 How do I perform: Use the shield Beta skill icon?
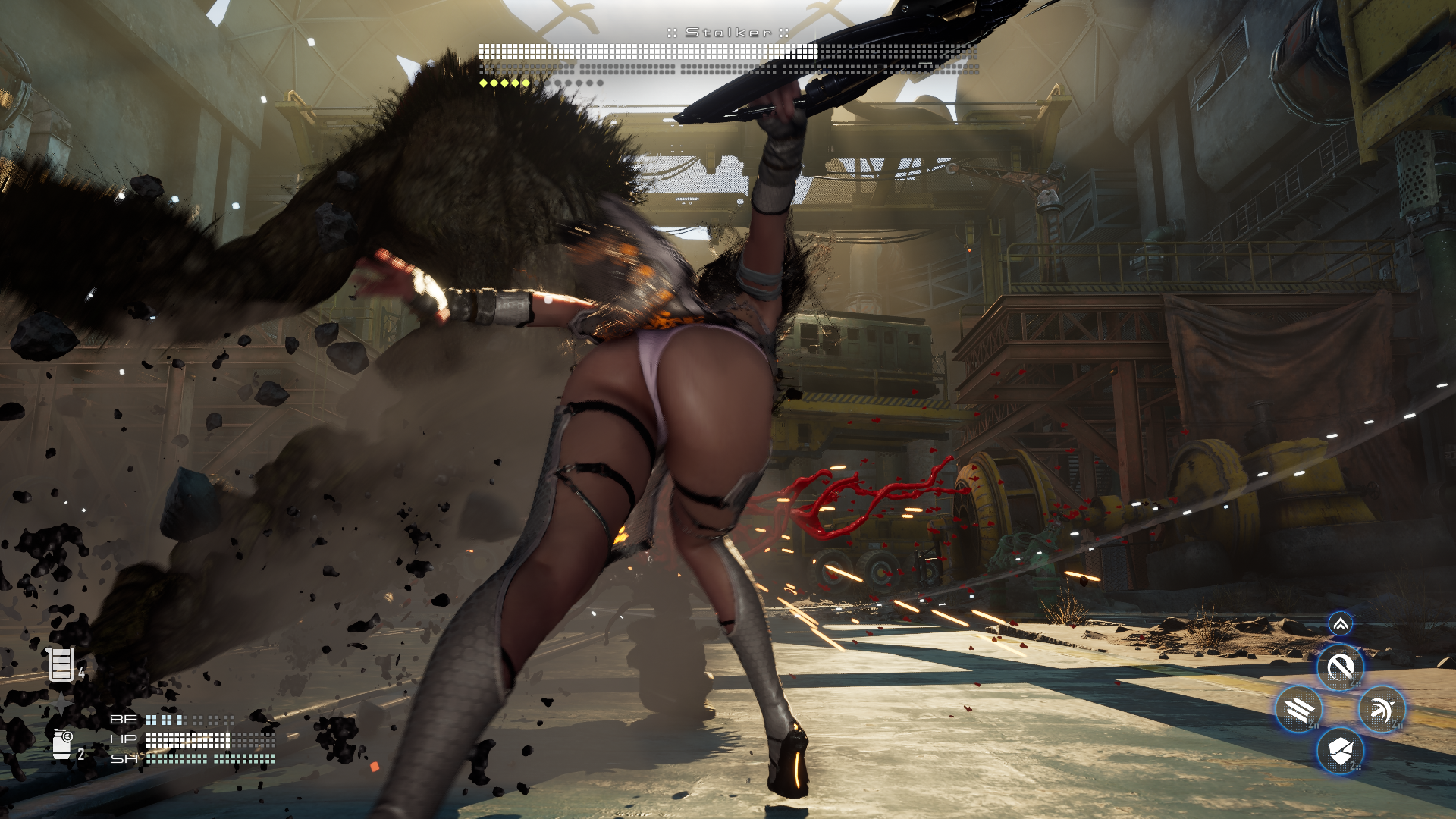(x=1341, y=752)
